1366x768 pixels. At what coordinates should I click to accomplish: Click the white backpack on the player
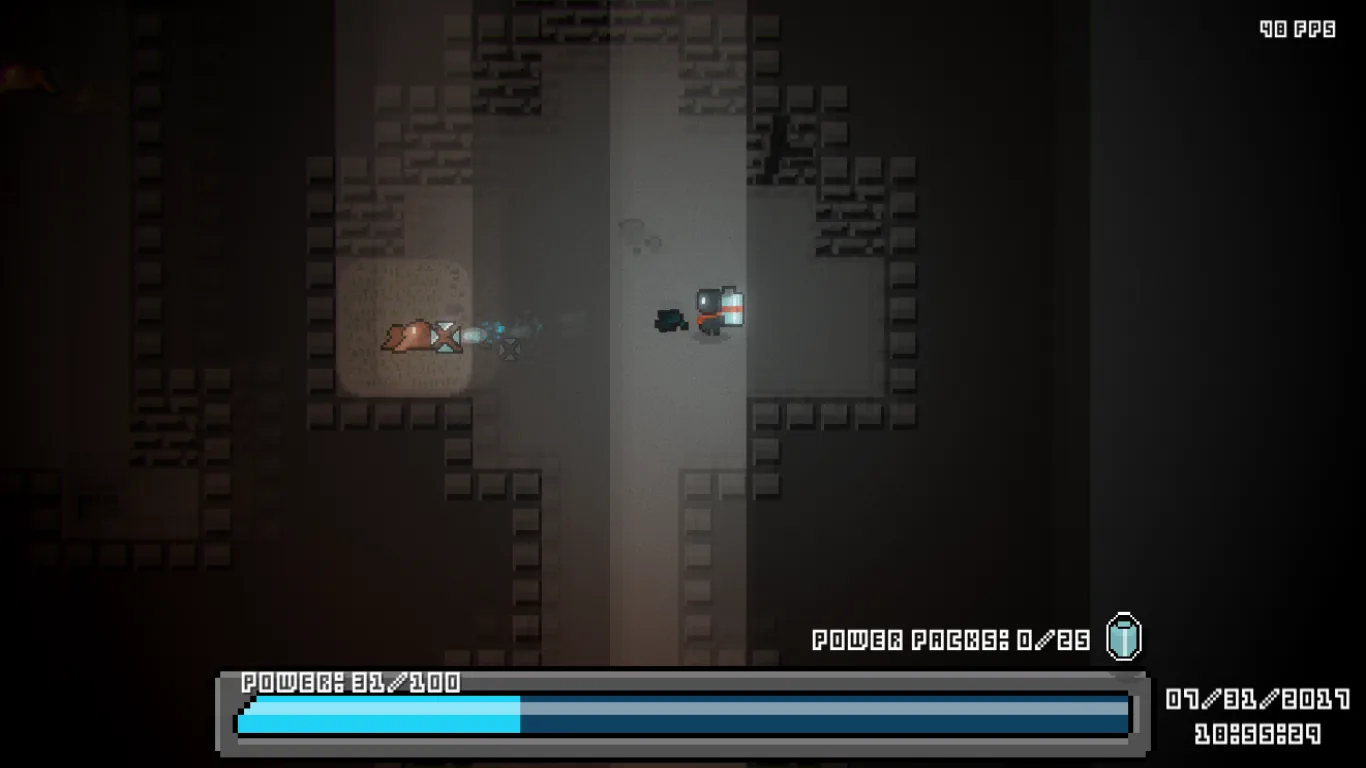click(731, 308)
